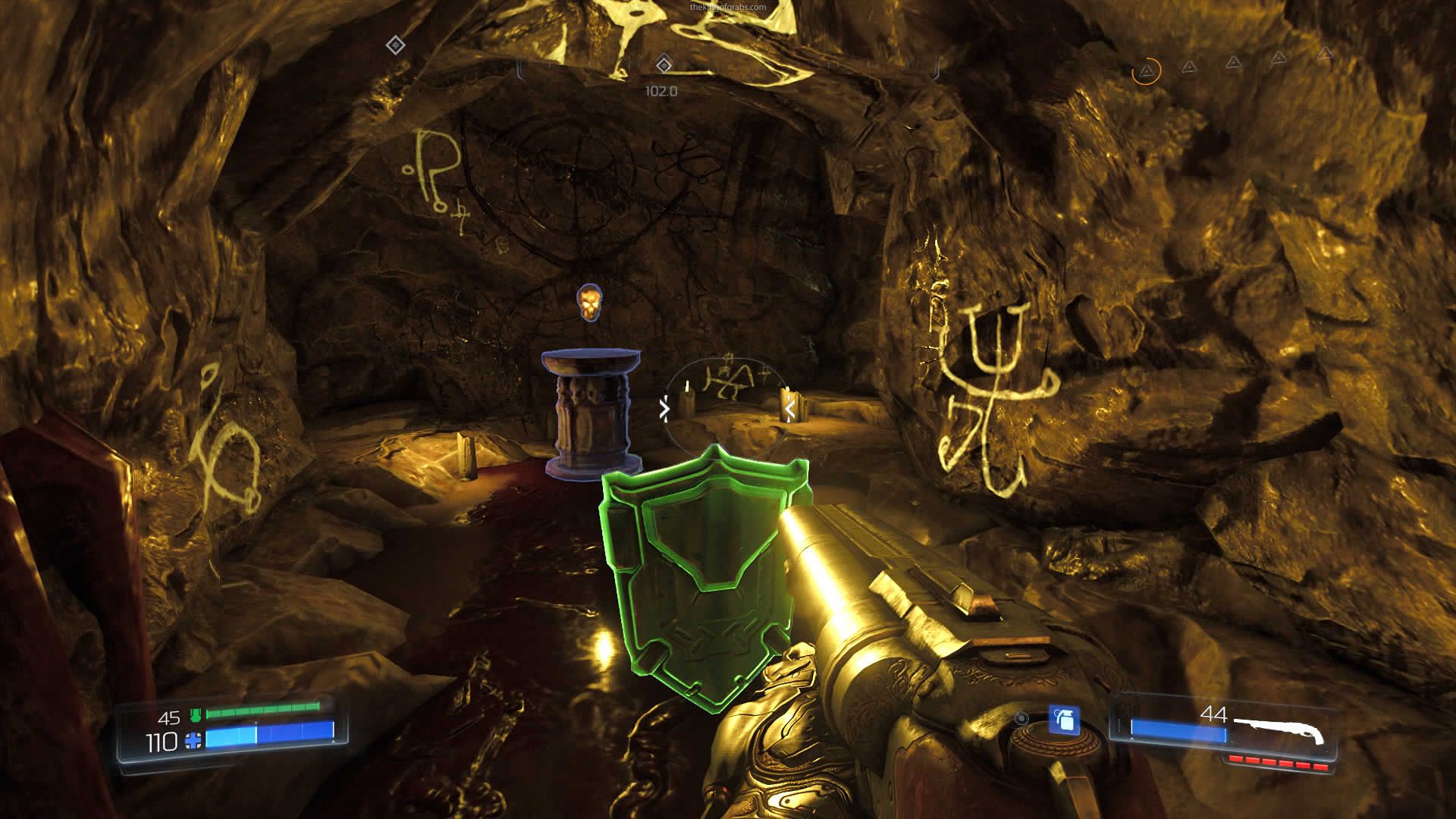Click the blue health cross icon
This screenshot has height=819, width=1456.
(x=193, y=741)
